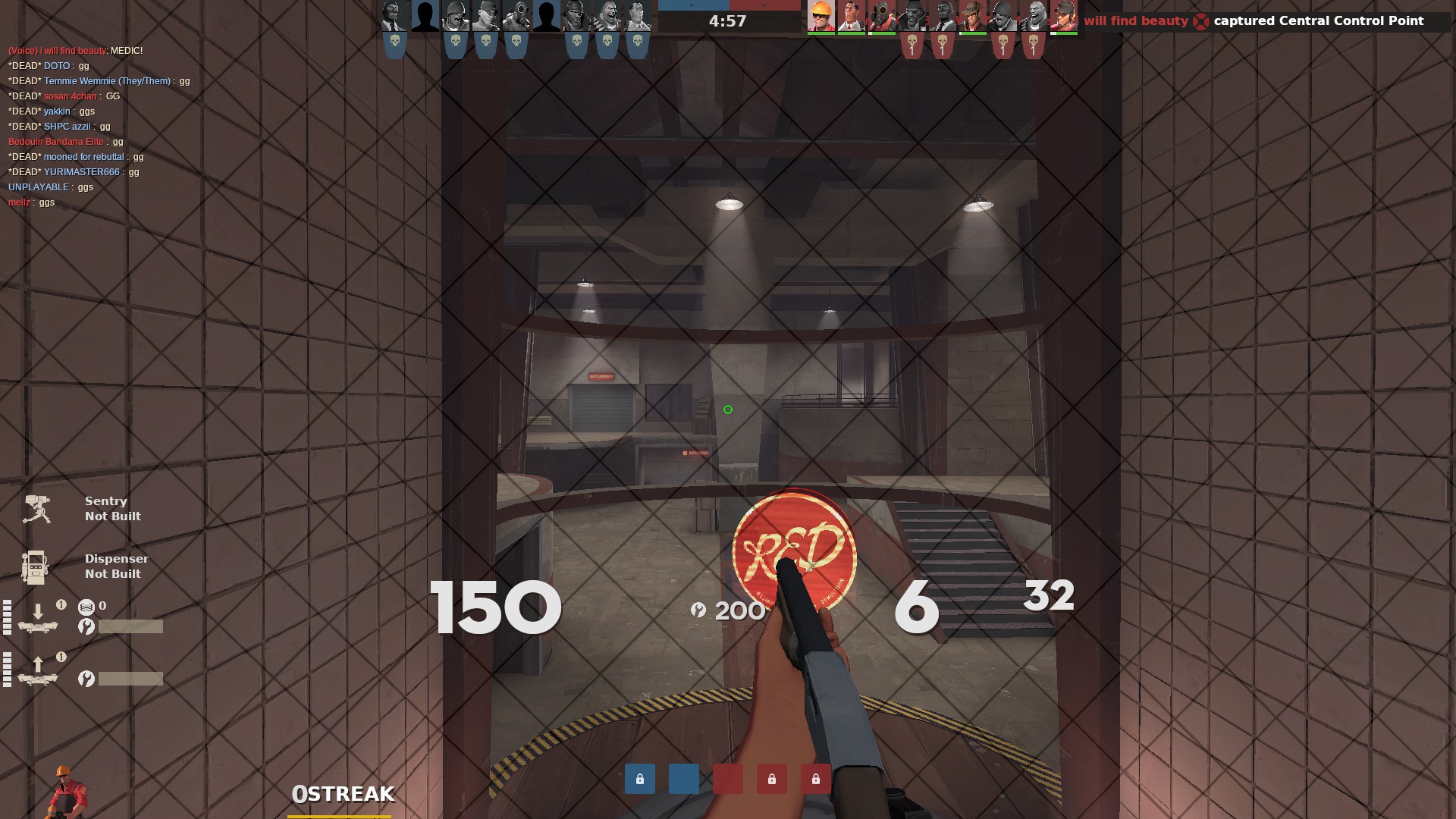Select the RED Engineer portrait with orange hardhat

point(821,16)
